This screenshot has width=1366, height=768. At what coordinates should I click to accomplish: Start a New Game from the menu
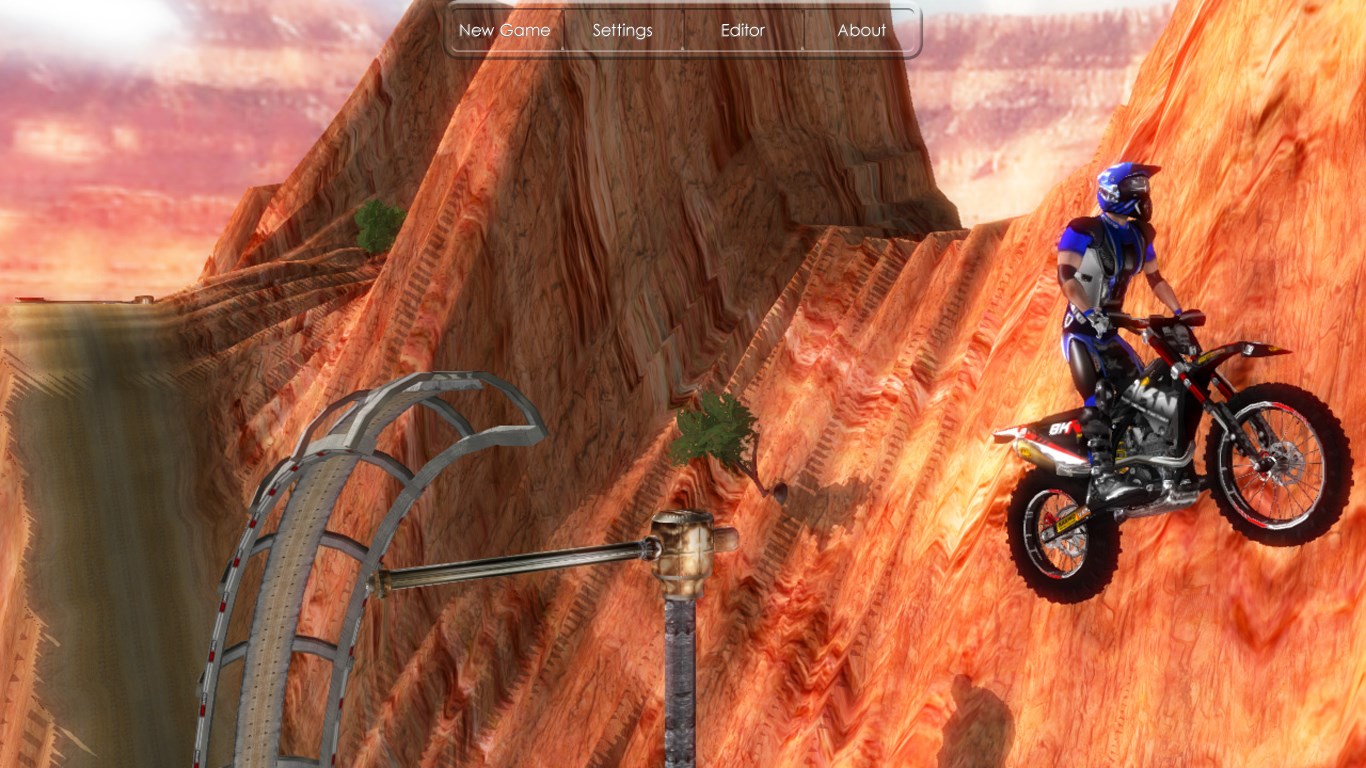504,30
